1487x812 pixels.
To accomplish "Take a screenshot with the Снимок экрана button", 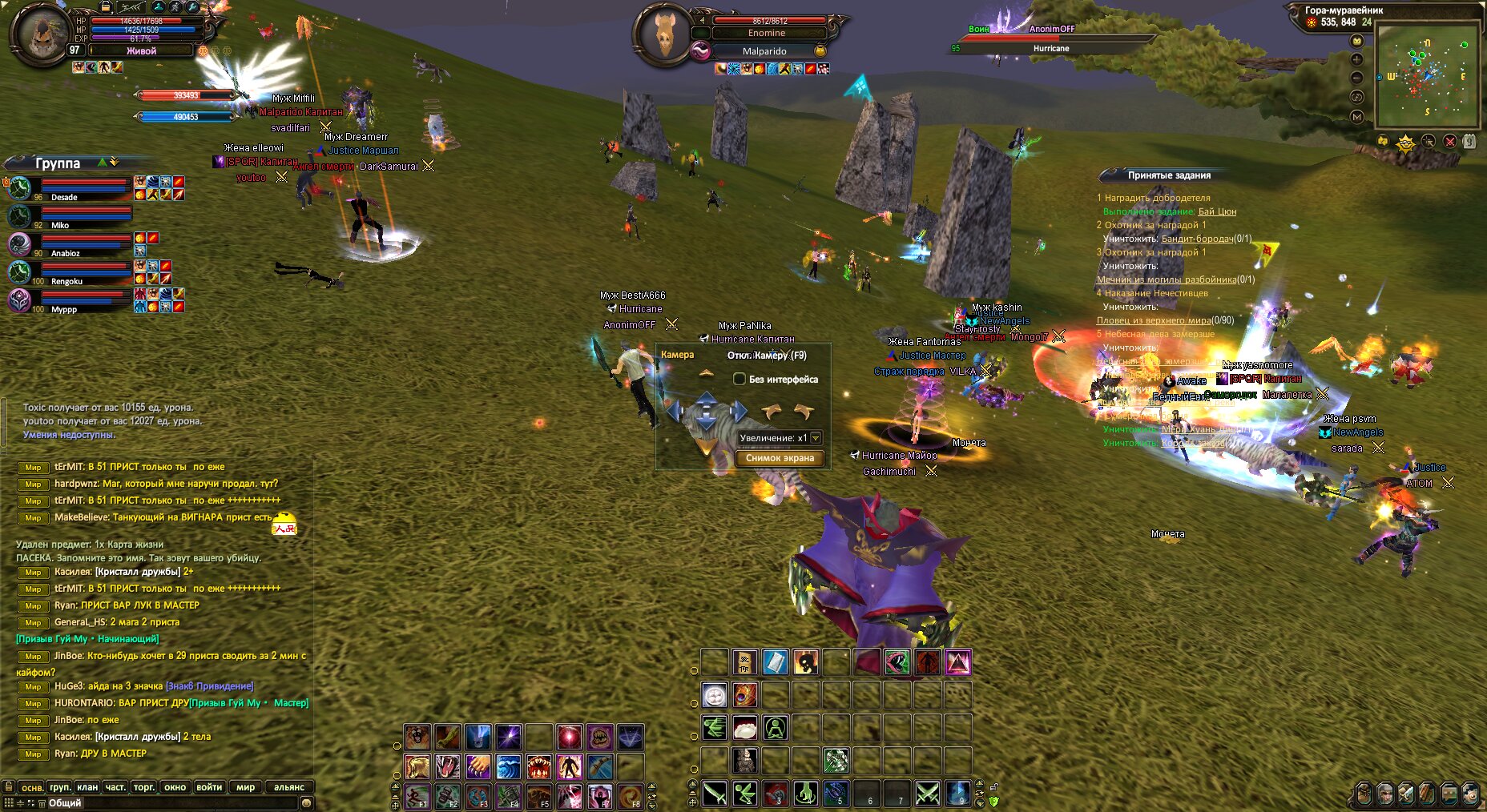I will 780,458.
